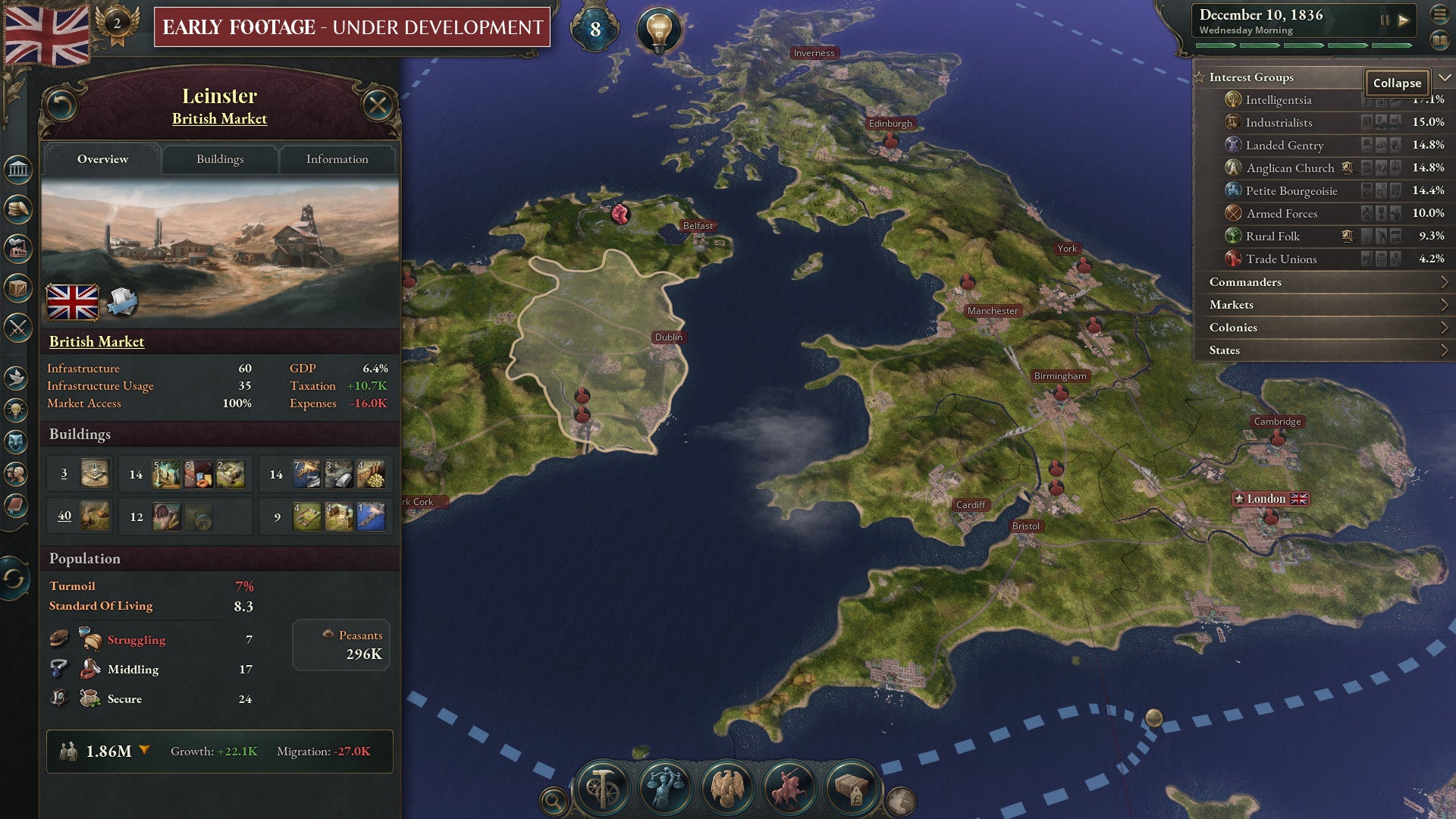Toggle the goods view icon under the state image
1456x819 pixels.
[x=124, y=302]
